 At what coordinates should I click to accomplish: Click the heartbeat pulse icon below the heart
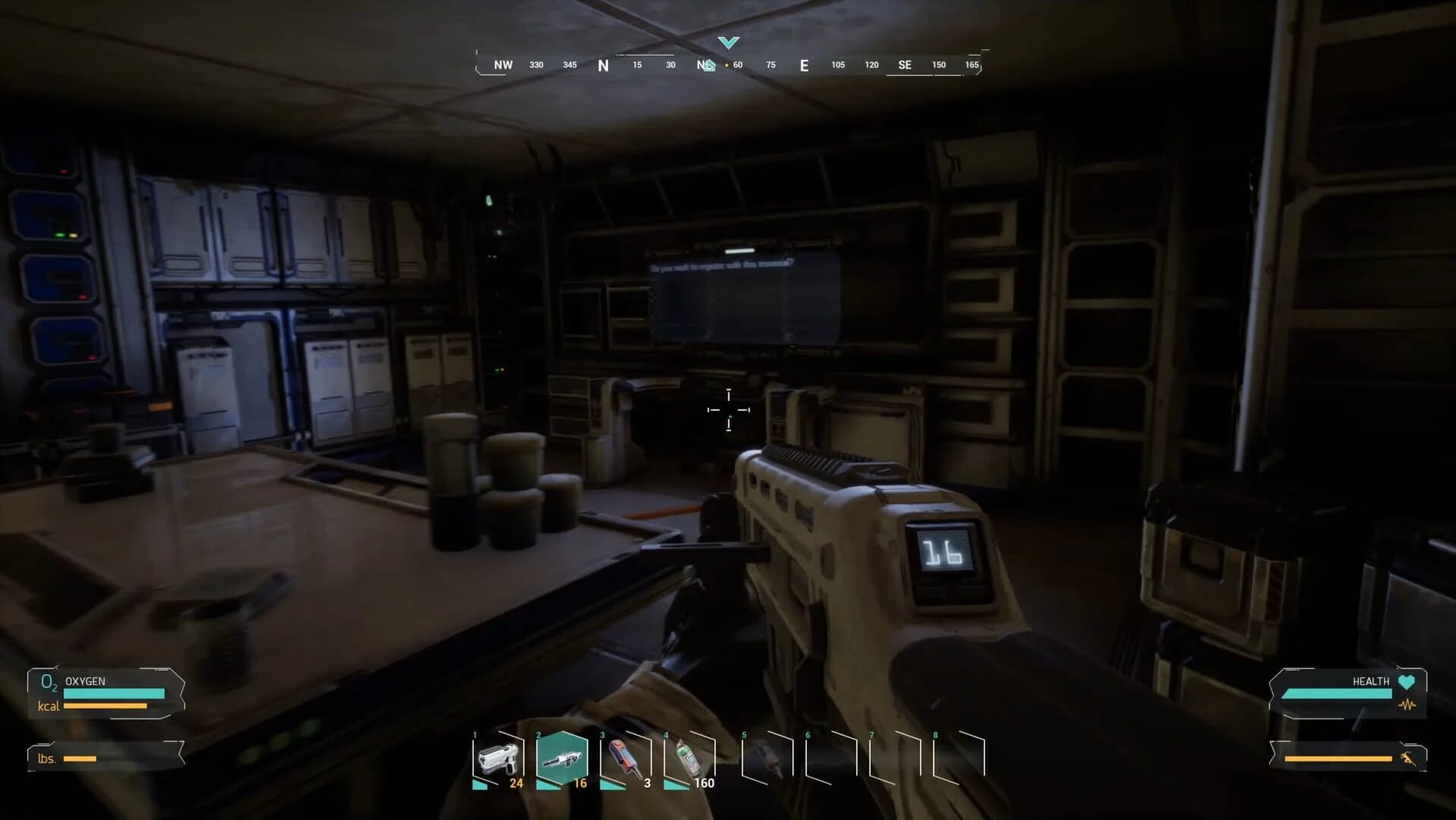(x=1408, y=704)
